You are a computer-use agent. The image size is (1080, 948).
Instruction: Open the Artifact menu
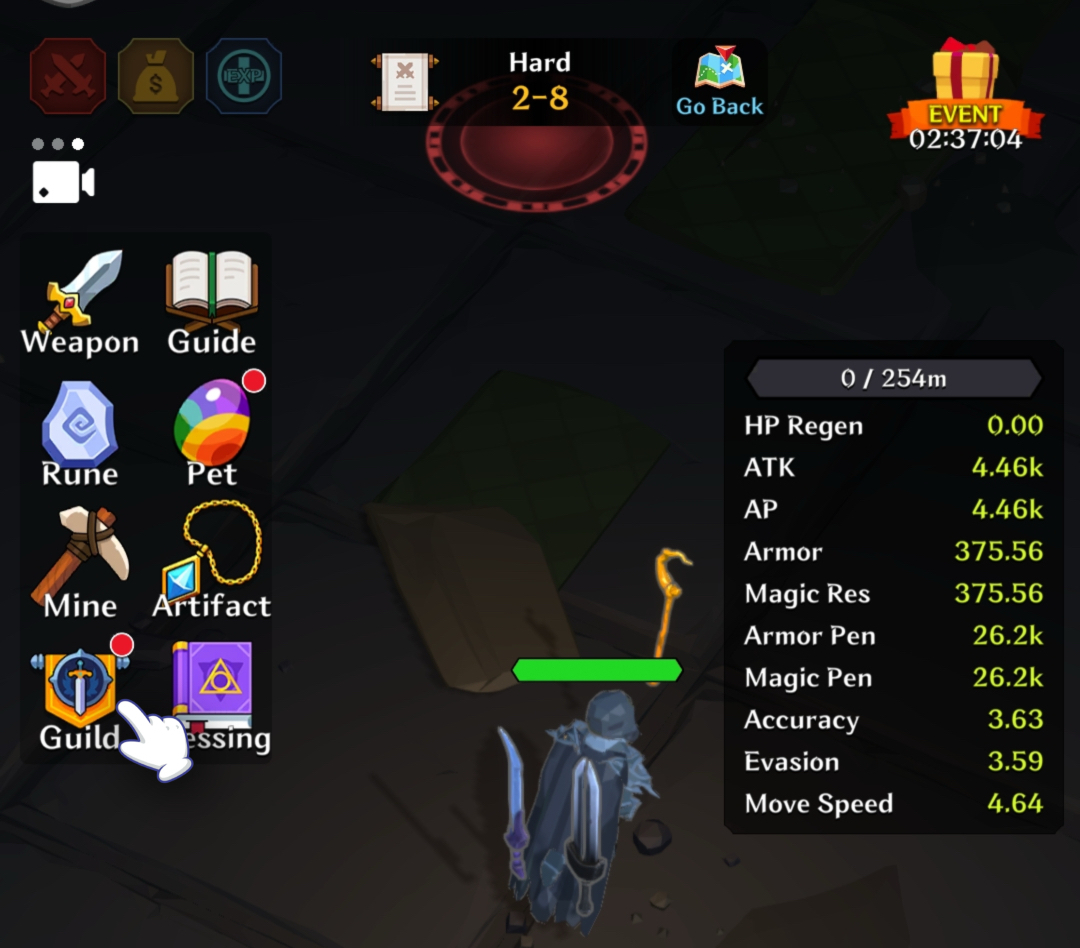[212, 563]
